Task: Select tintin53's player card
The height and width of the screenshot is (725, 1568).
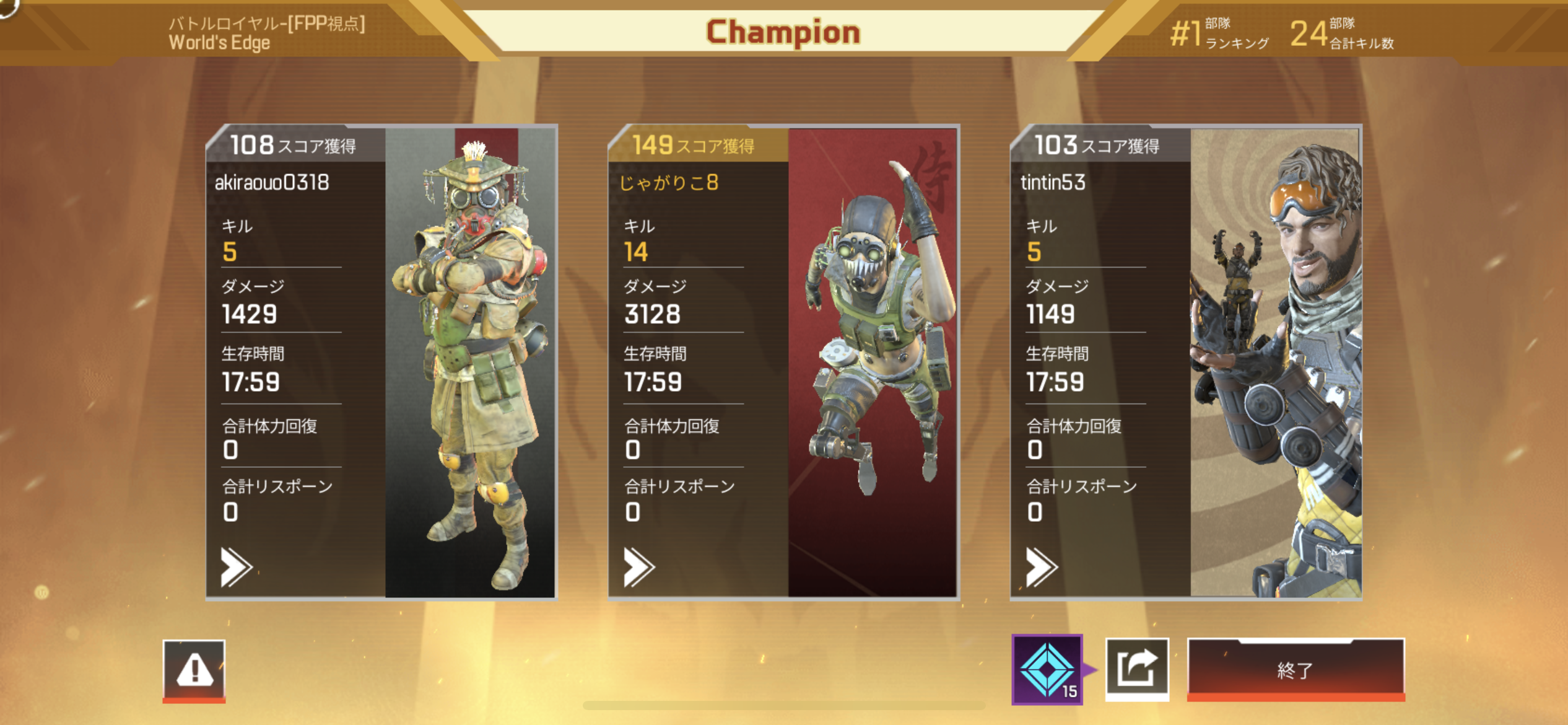Action: click(x=1186, y=362)
